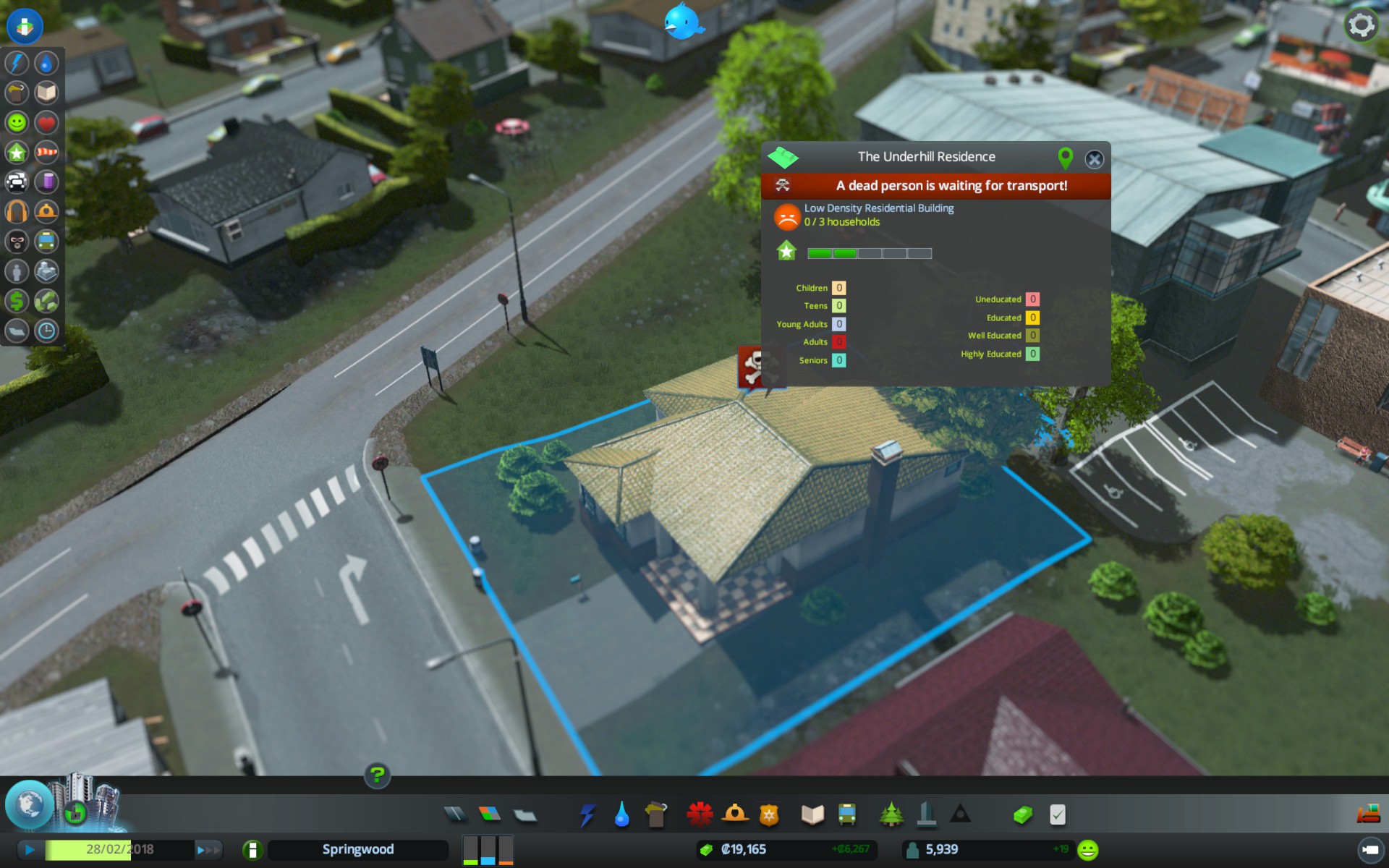
Task: Select the healthcare services toolbar icon
Action: coord(700,814)
